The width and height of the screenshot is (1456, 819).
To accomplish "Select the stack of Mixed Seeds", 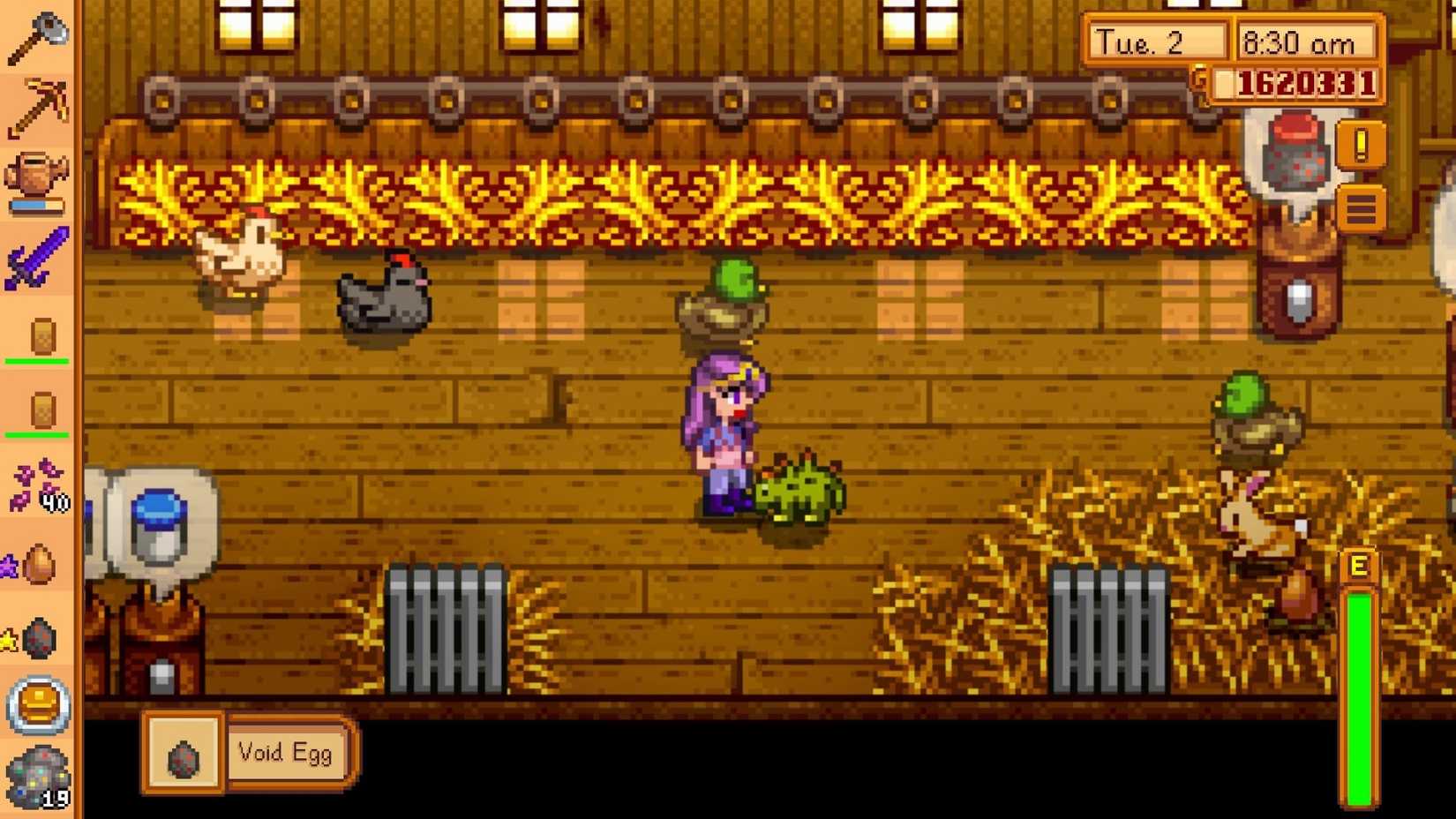I will pos(37,488).
